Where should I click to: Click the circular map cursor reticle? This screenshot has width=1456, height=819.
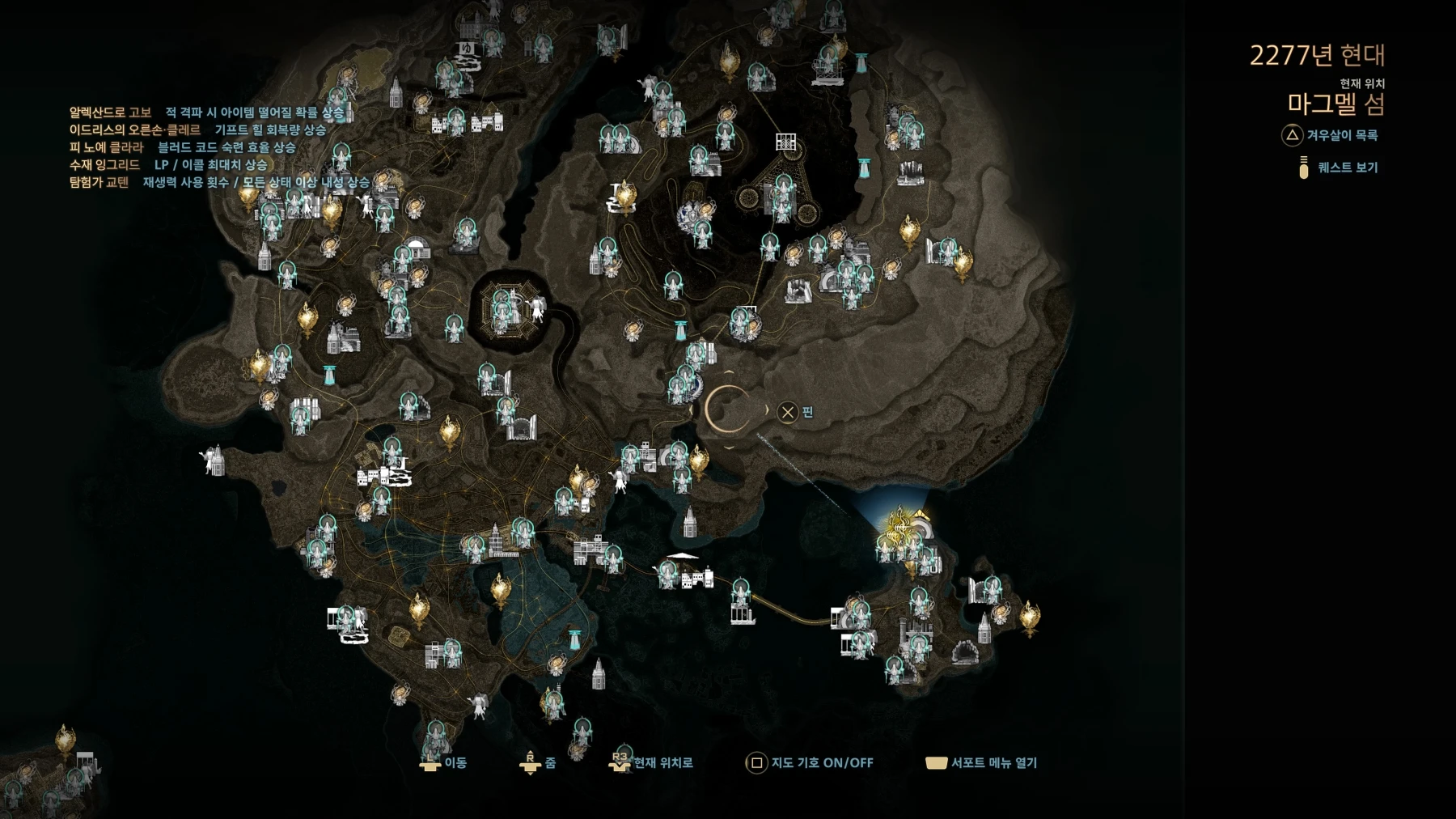point(729,410)
